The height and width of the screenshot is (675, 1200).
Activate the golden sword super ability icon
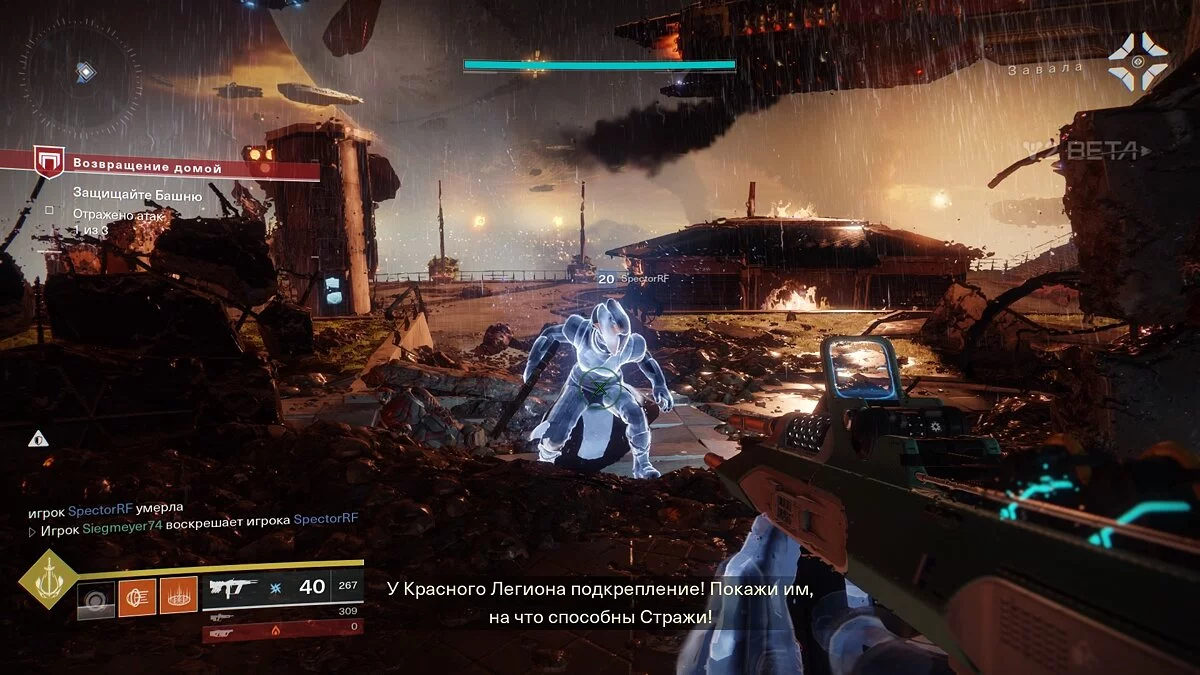[46, 580]
